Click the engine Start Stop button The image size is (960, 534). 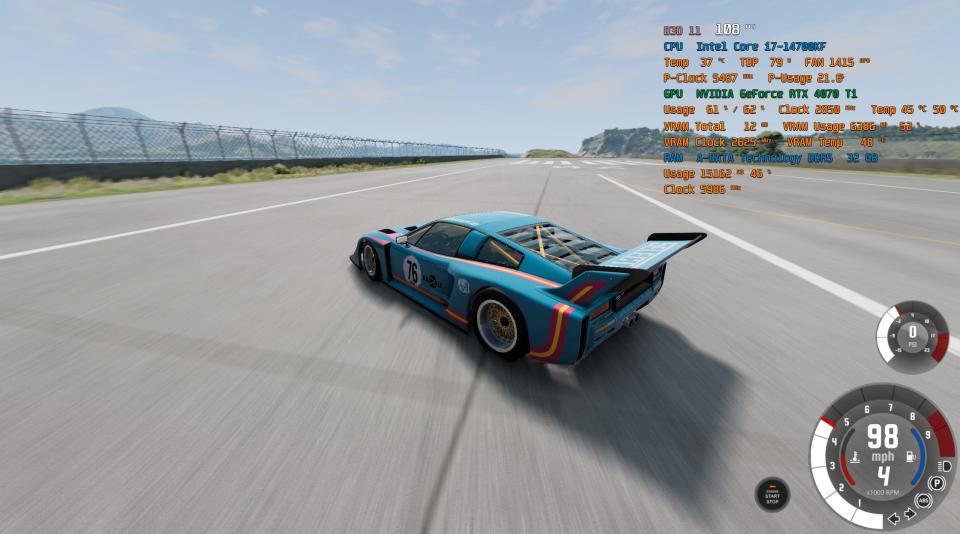point(772,494)
